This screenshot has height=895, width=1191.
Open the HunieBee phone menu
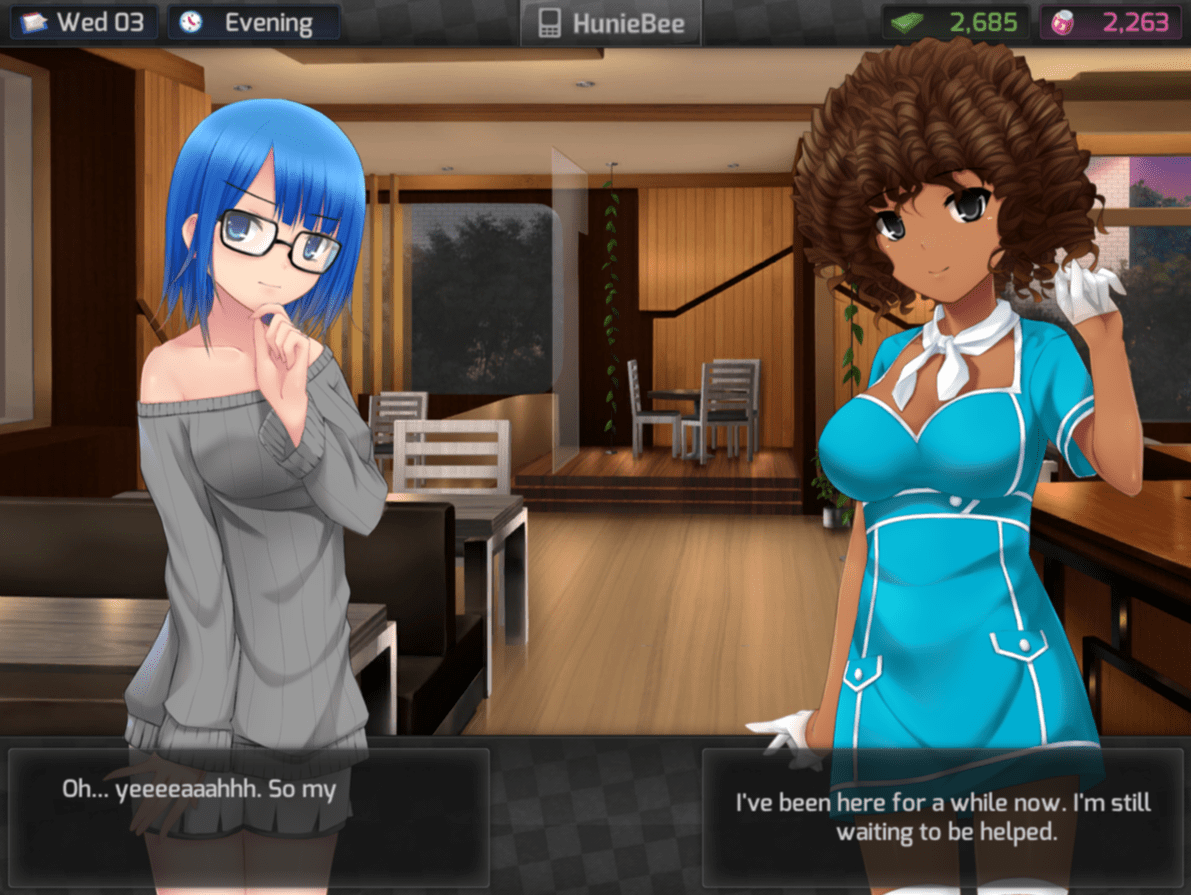click(x=610, y=23)
